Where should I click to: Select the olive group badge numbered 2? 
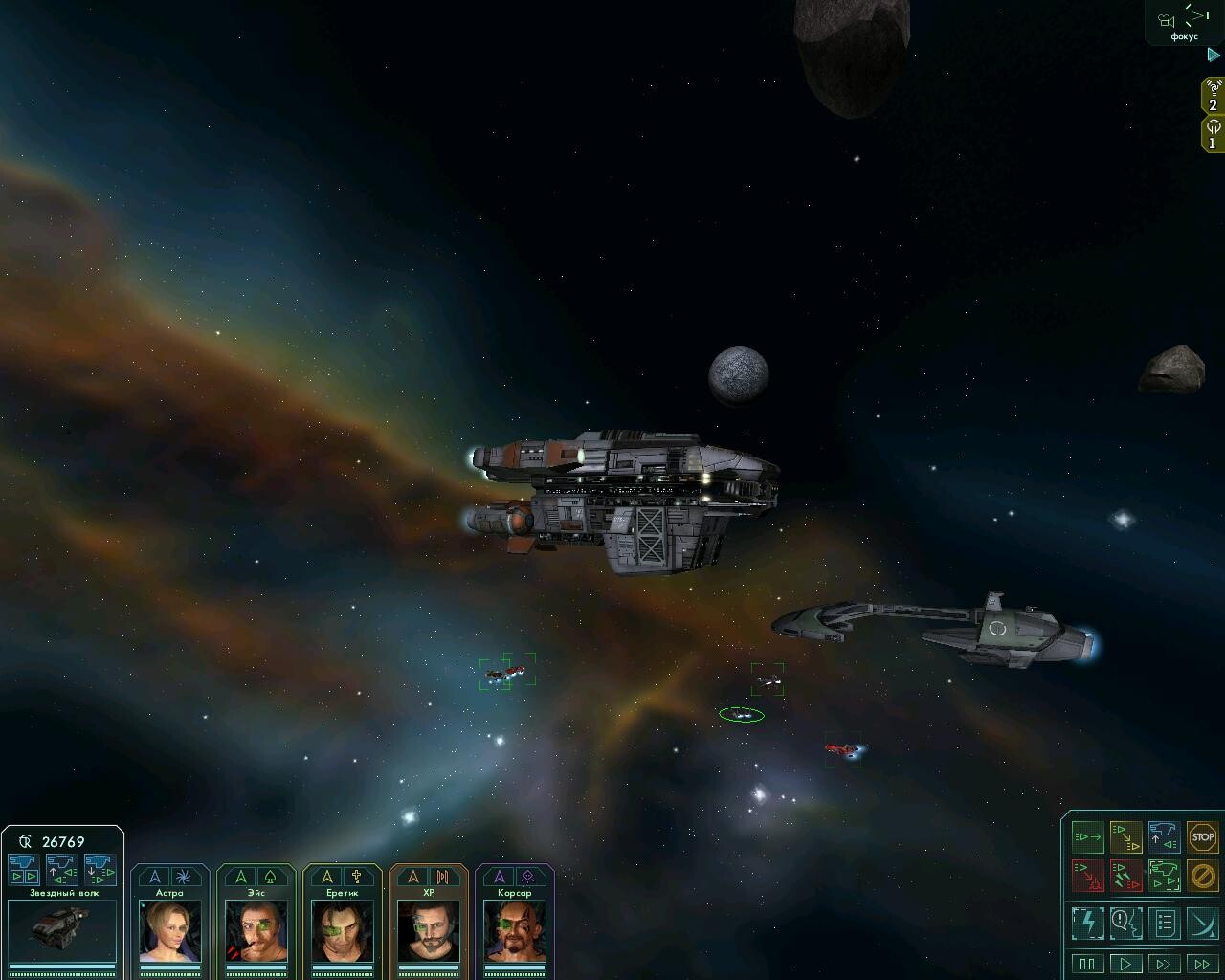click(1213, 98)
